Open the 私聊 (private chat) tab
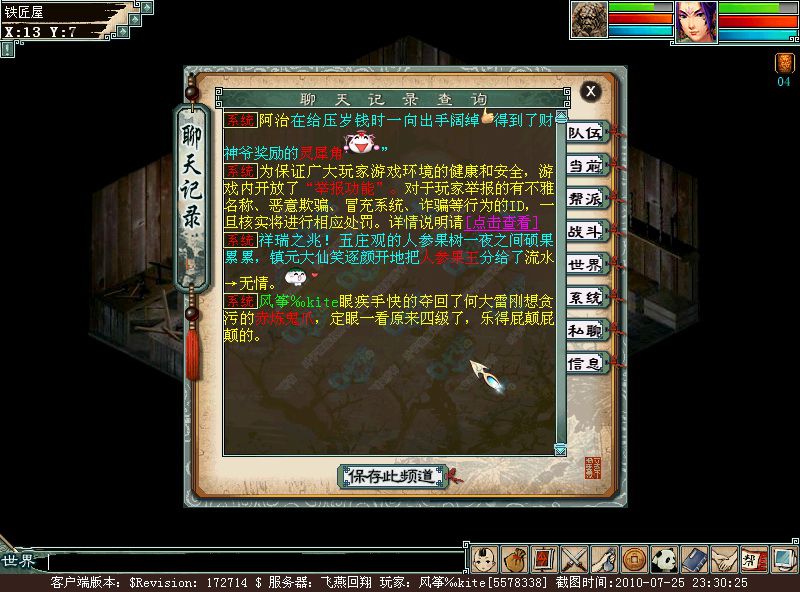This screenshot has height=592, width=800. [585, 330]
